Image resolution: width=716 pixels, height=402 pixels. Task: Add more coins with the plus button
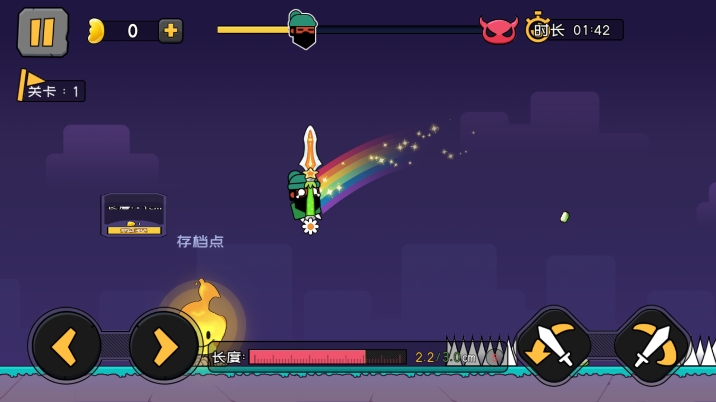[170, 31]
